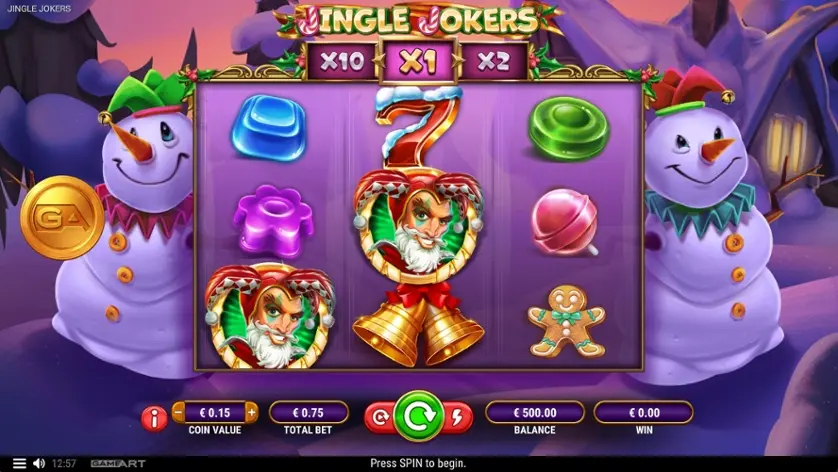Image resolution: width=838 pixels, height=472 pixels.
Task: Open autoplay with the red circular-arrow button
Action: [x=380, y=418]
